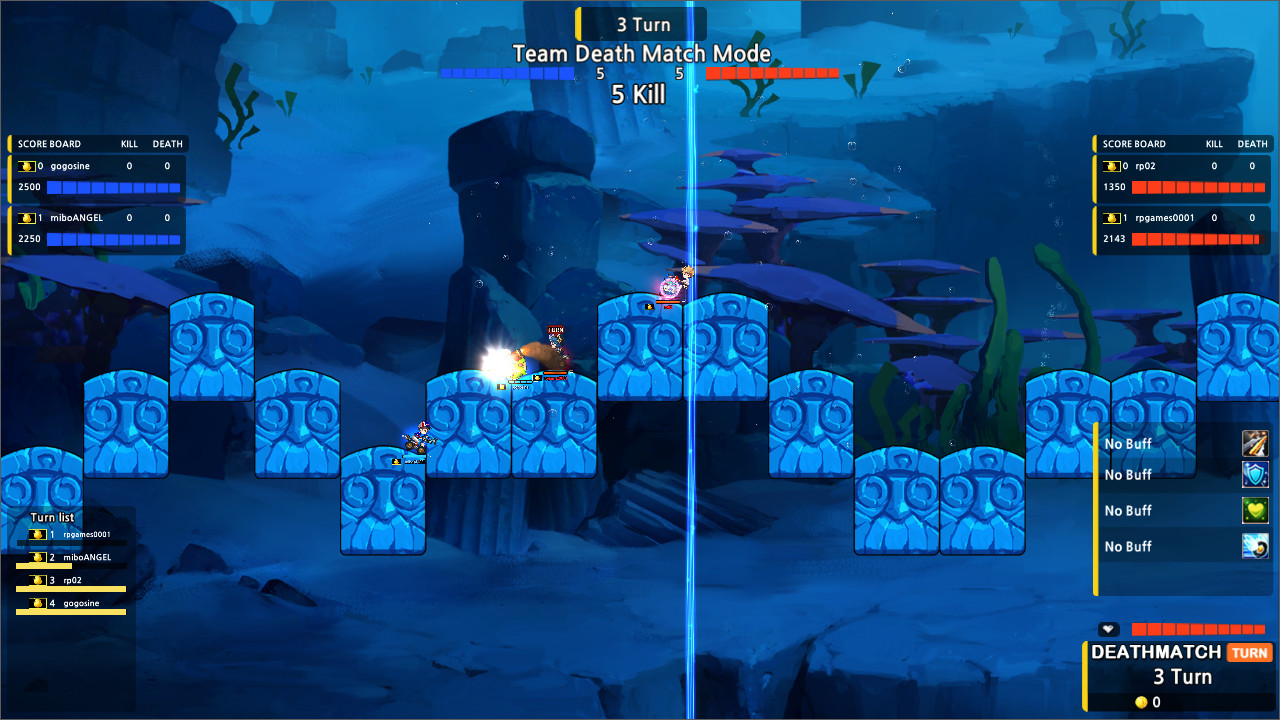Click the 3 Turn banner at the top

643,23
